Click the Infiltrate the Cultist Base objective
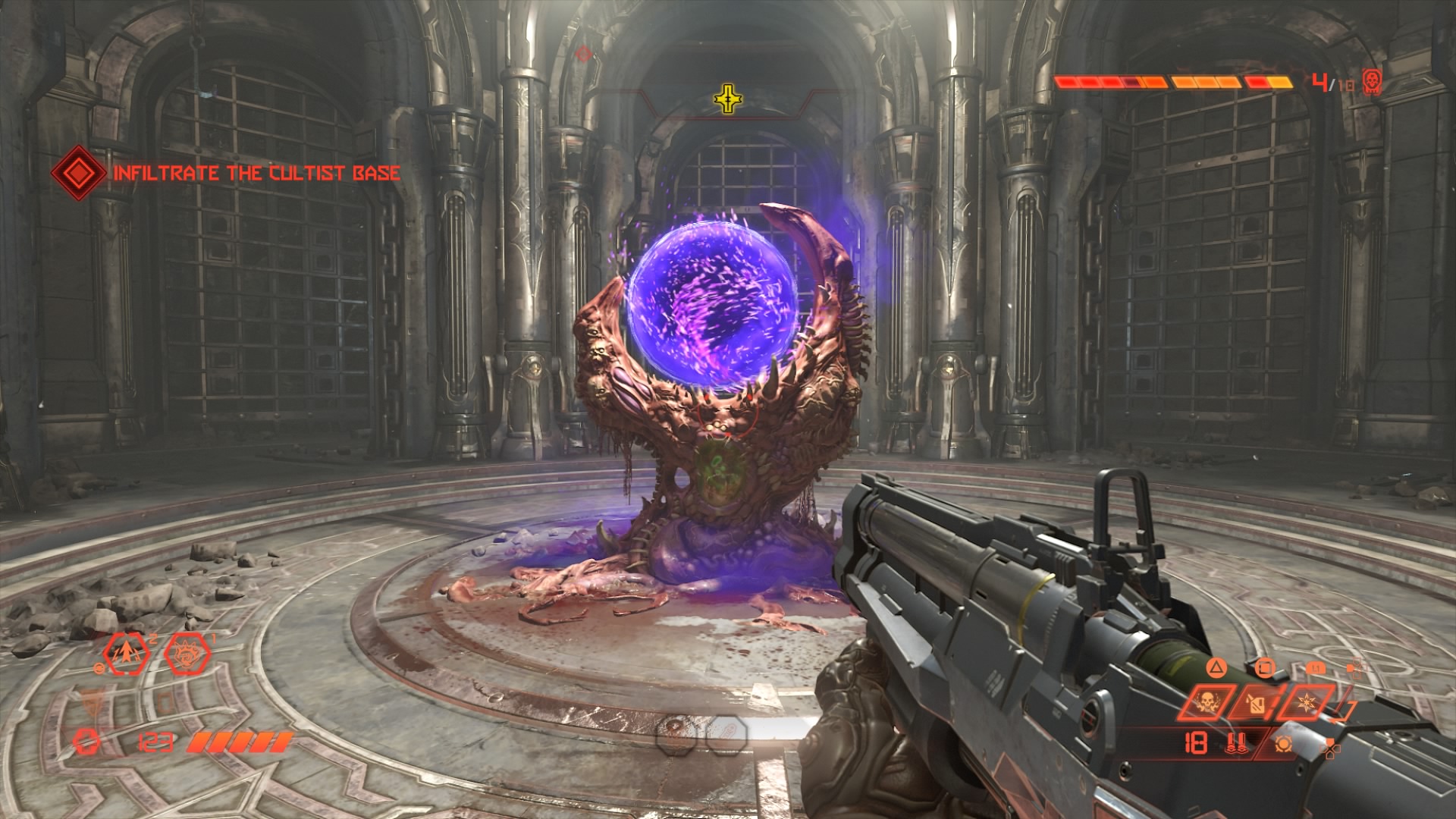 tap(256, 173)
